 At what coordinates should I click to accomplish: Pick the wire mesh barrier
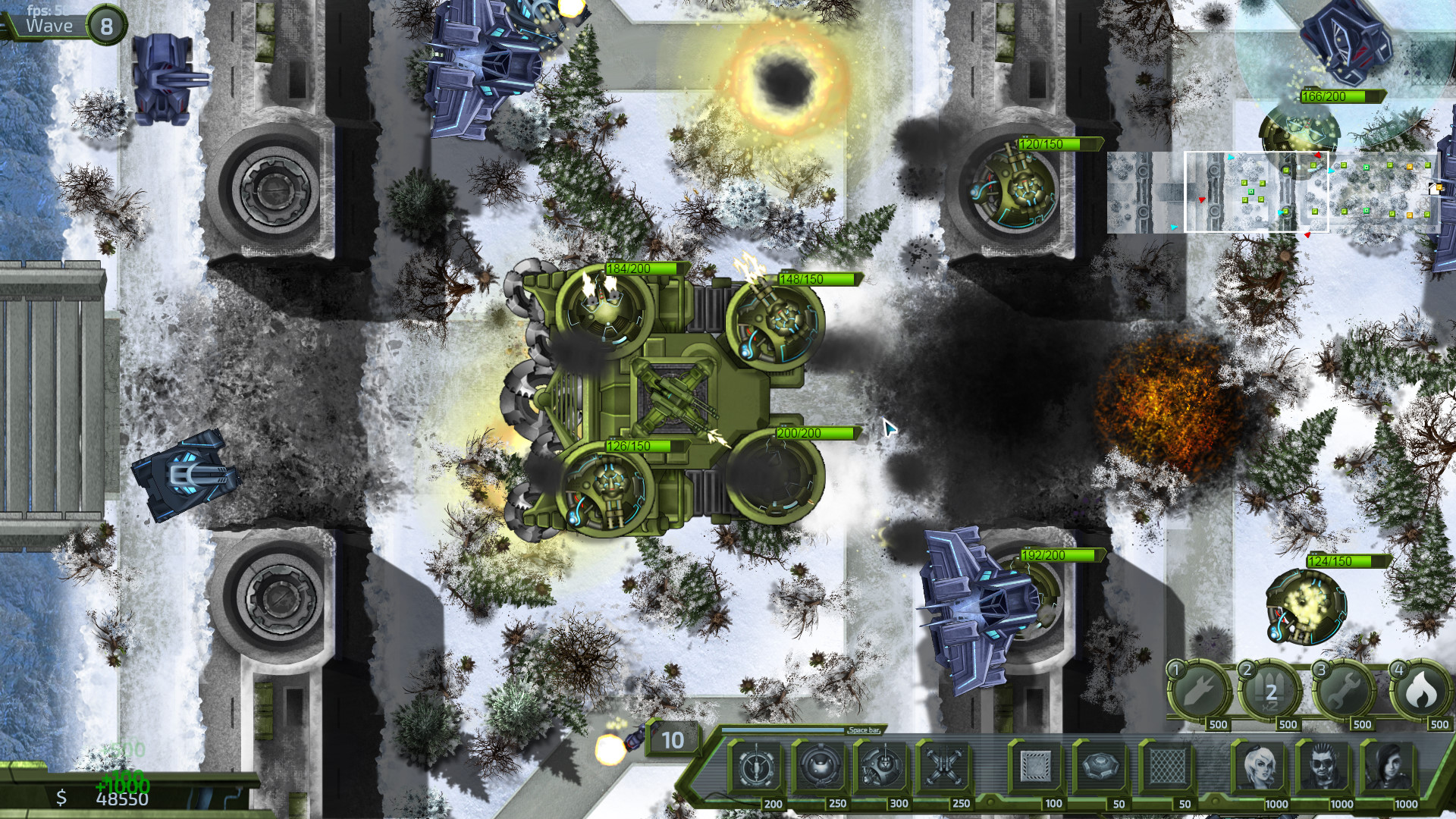click(x=1166, y=767)
